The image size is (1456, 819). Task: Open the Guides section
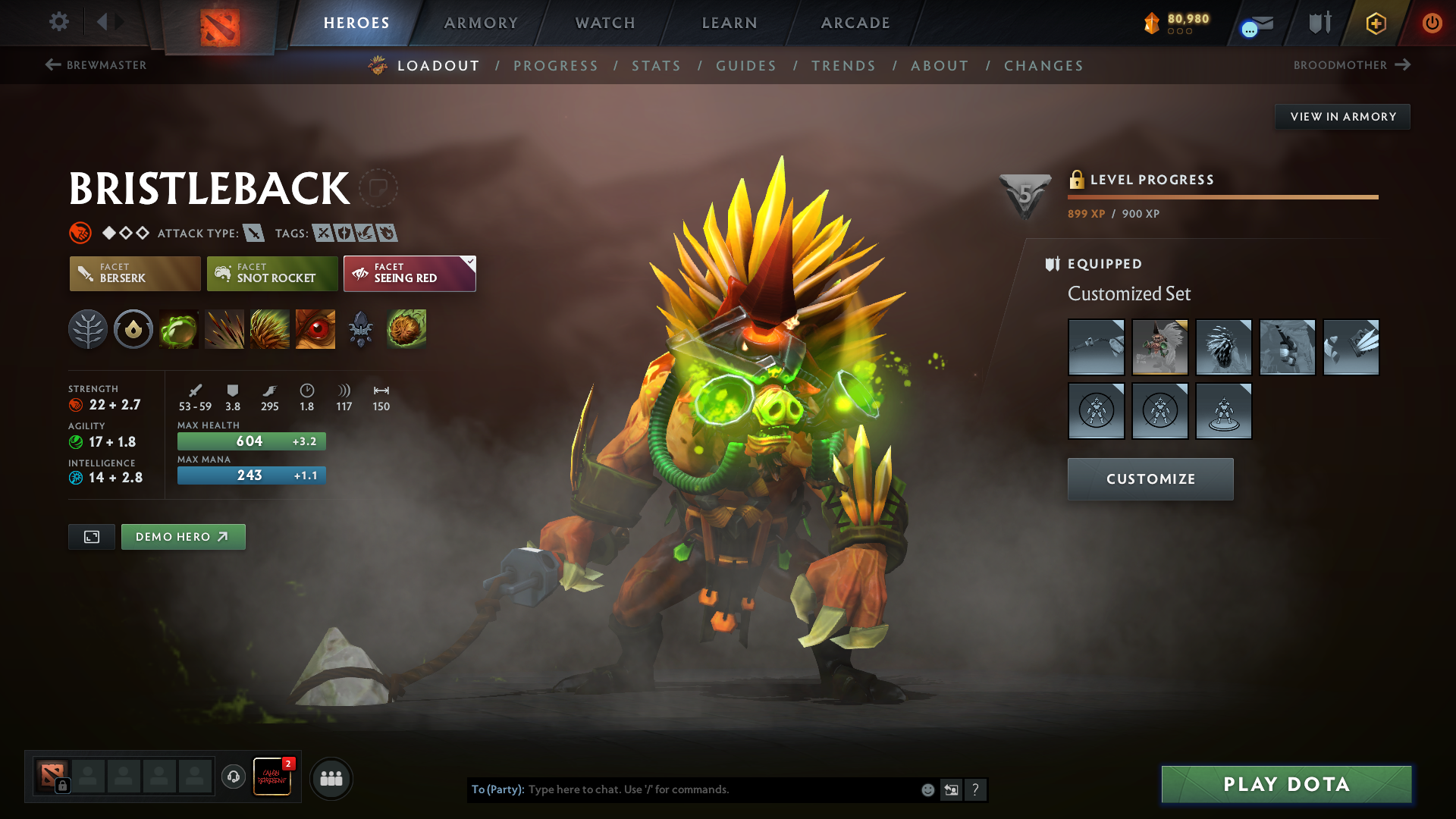746,66
